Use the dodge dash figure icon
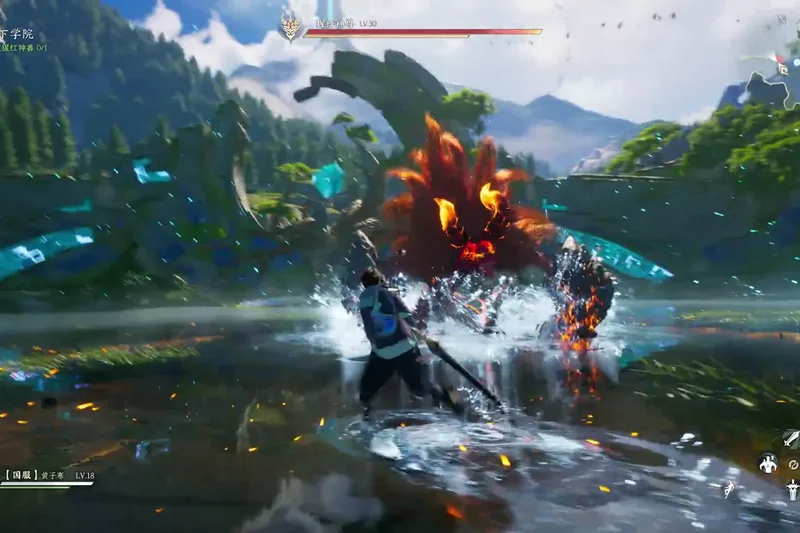Screen dimensions: 800x533 coord(729,489)
